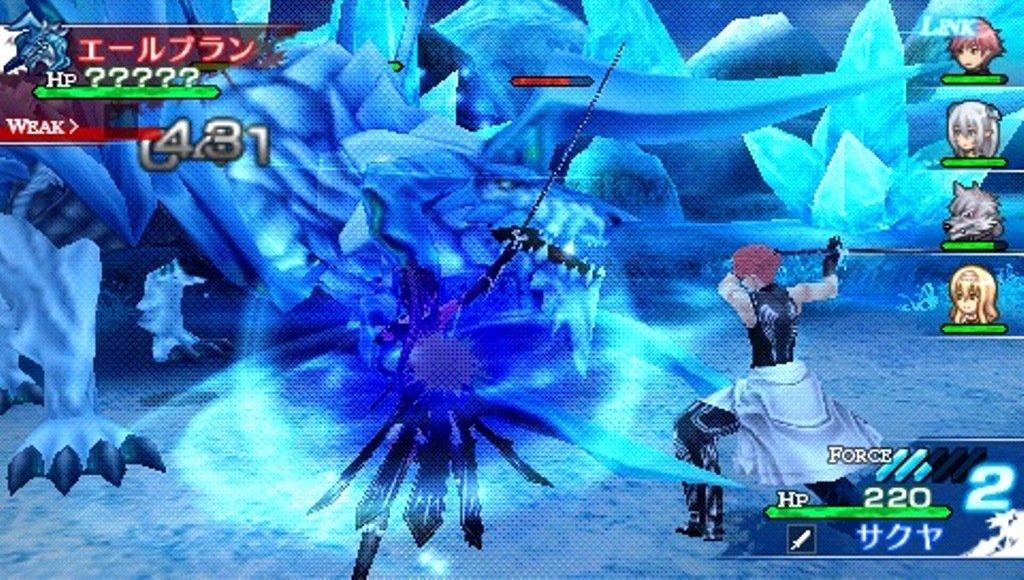Choose the silver-haired girl party portrait
Viewport: 1024px width, 580px height.
click(x=972, y=130)
